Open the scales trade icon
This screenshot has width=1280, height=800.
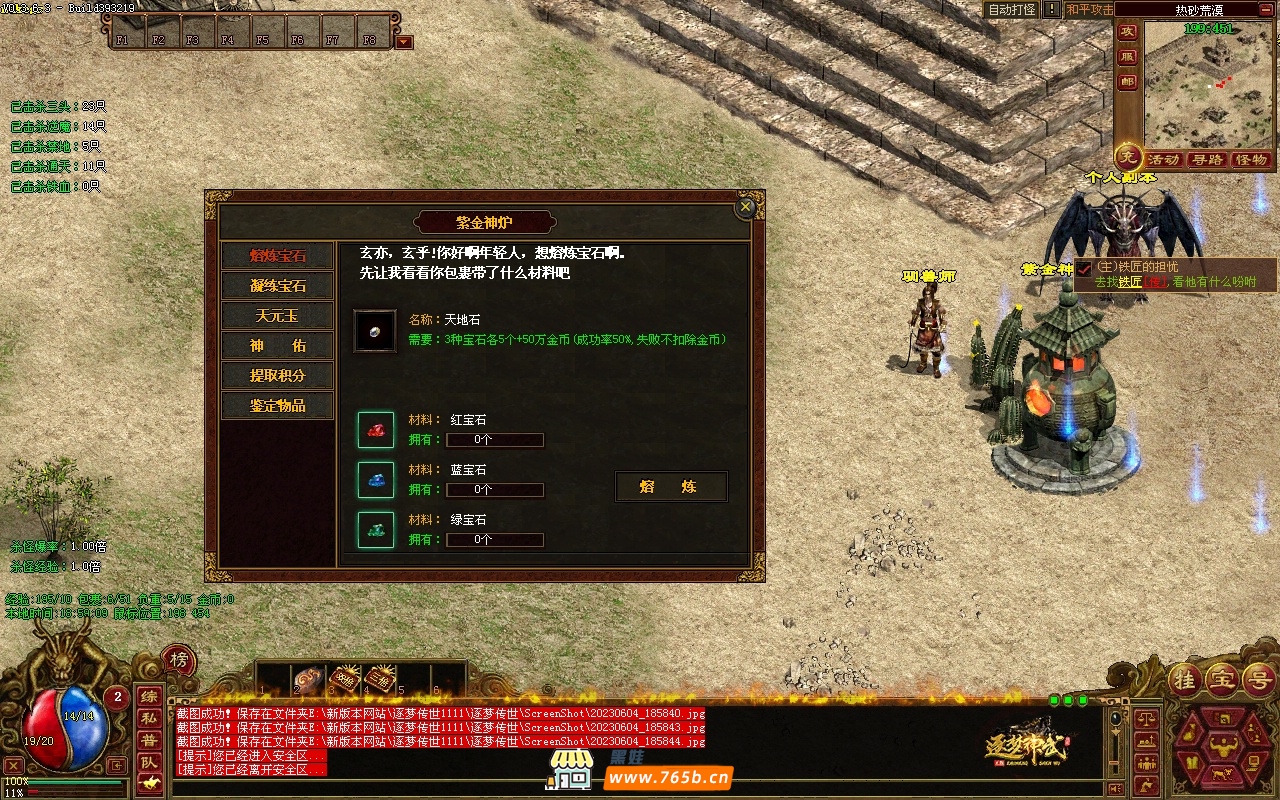coord(1148,716)
